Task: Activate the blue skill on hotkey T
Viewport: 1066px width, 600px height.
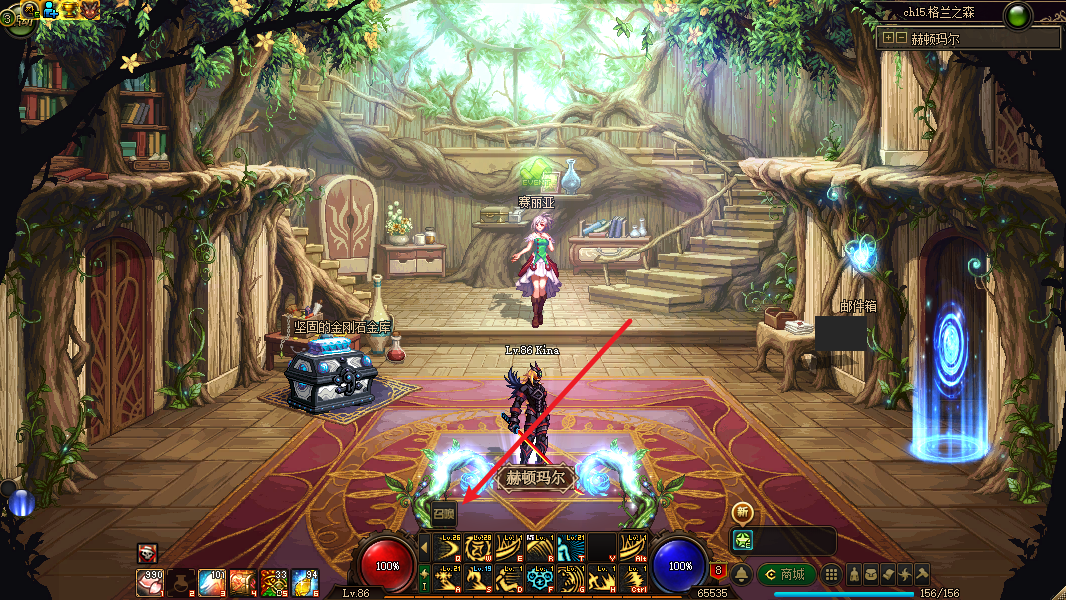Action: [571, 547]
